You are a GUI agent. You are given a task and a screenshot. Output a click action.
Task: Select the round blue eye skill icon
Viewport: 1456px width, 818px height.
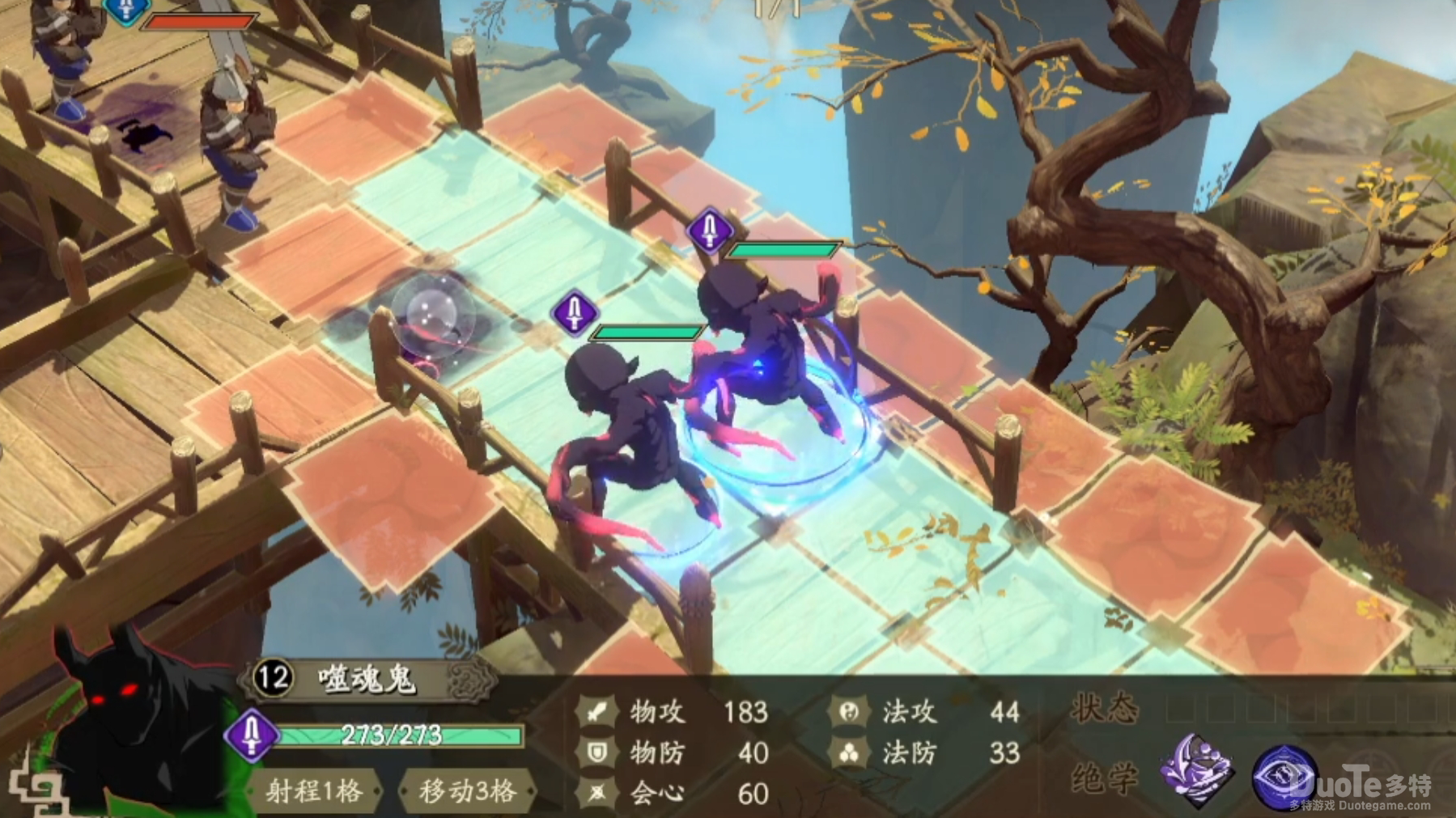pos(1284,777)
